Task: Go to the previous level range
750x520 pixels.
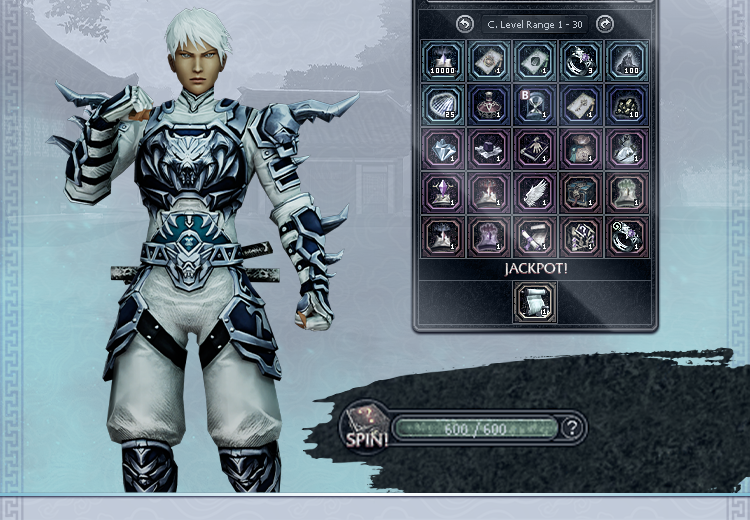Action: click(x=464, y=23)
